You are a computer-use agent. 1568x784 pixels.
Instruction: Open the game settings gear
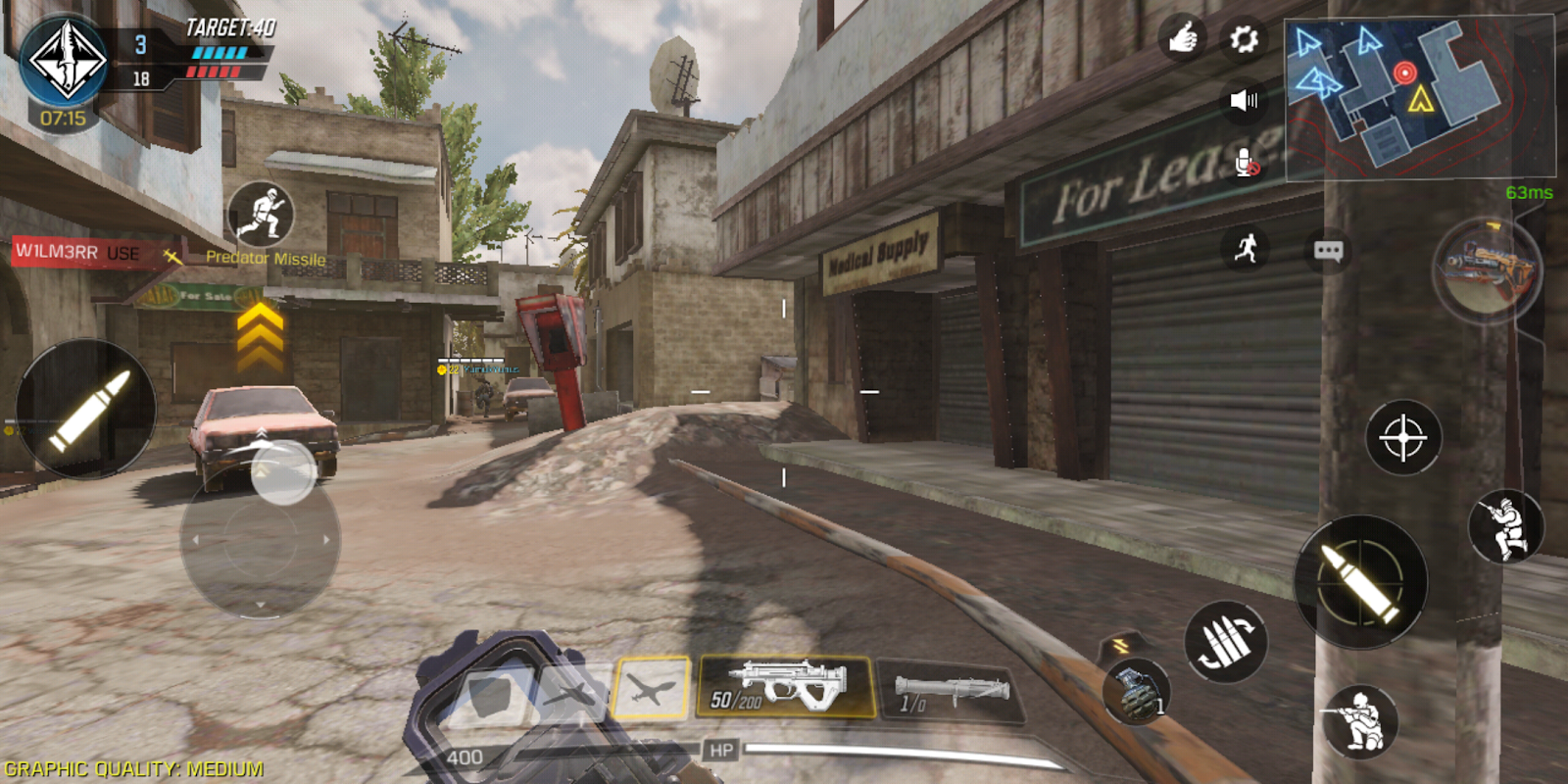[1243, 38]
